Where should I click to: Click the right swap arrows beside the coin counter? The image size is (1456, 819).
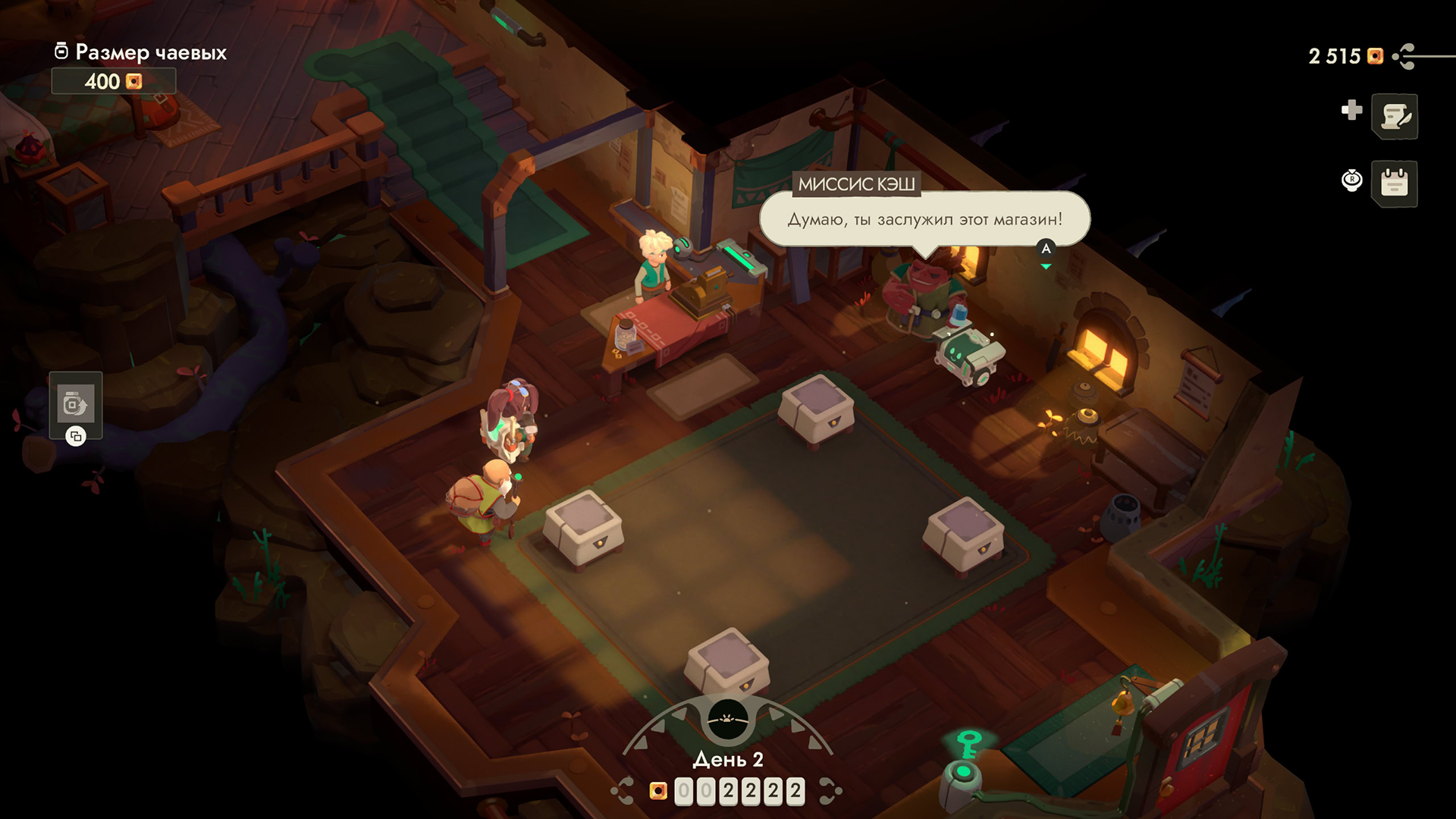click(x=830, y=789)
